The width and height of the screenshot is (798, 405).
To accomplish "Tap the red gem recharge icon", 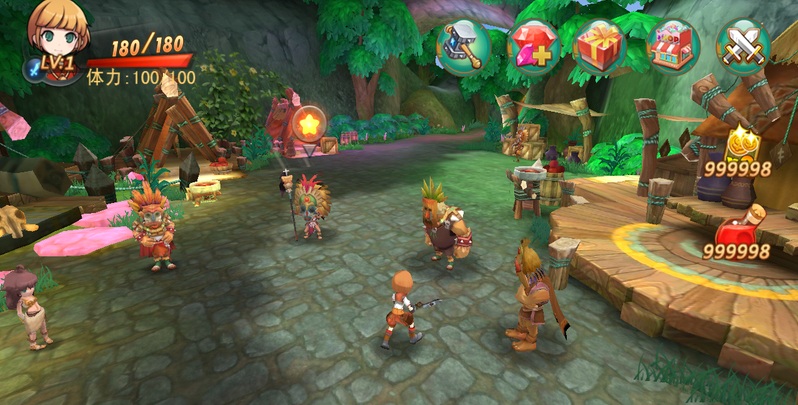I will tap(534, 47).
